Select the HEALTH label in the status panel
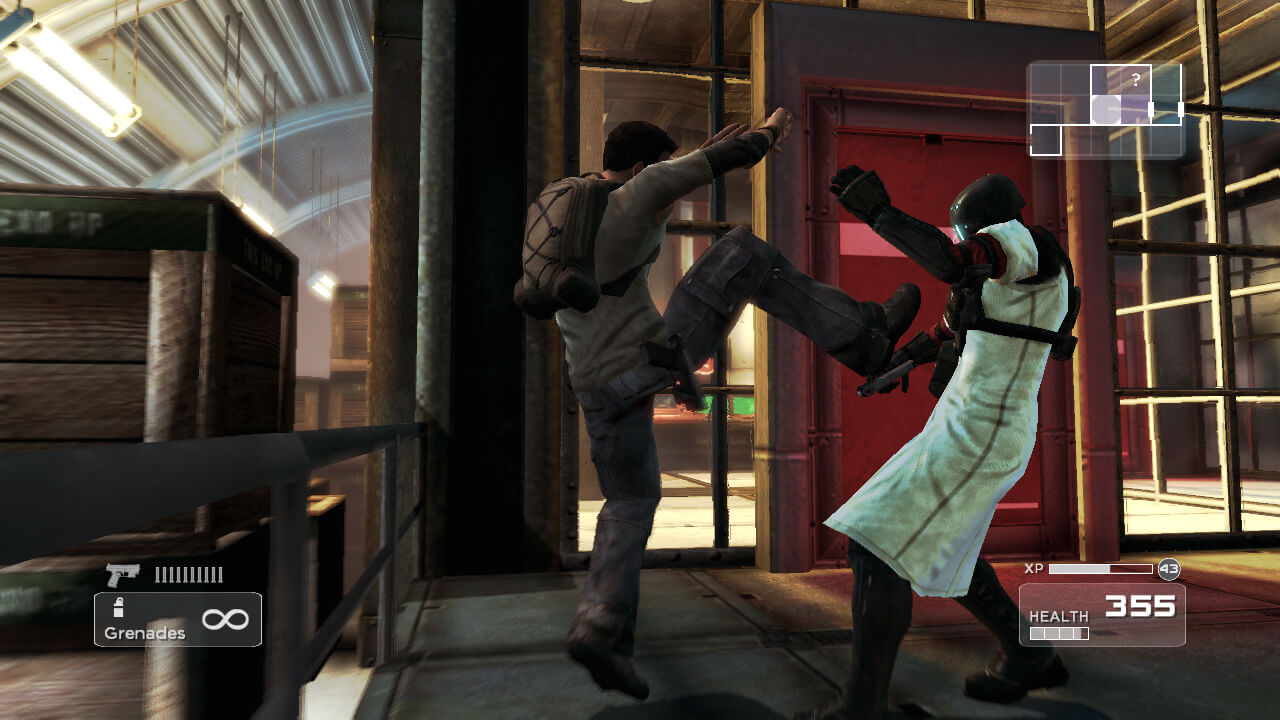Image resolution: width=1280 pixels, height=720 pixels. [1060, 615]
